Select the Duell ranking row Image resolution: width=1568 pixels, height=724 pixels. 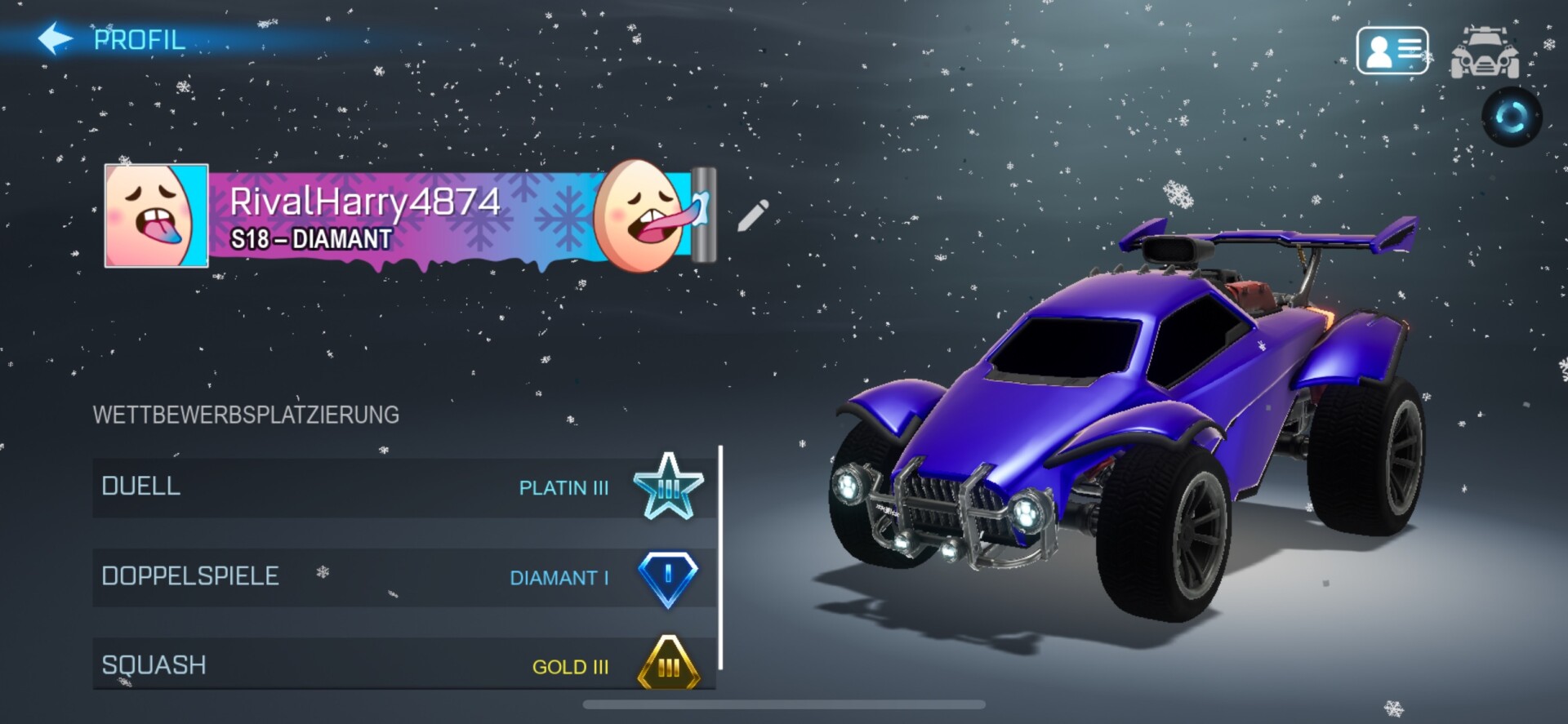[403, 487]
